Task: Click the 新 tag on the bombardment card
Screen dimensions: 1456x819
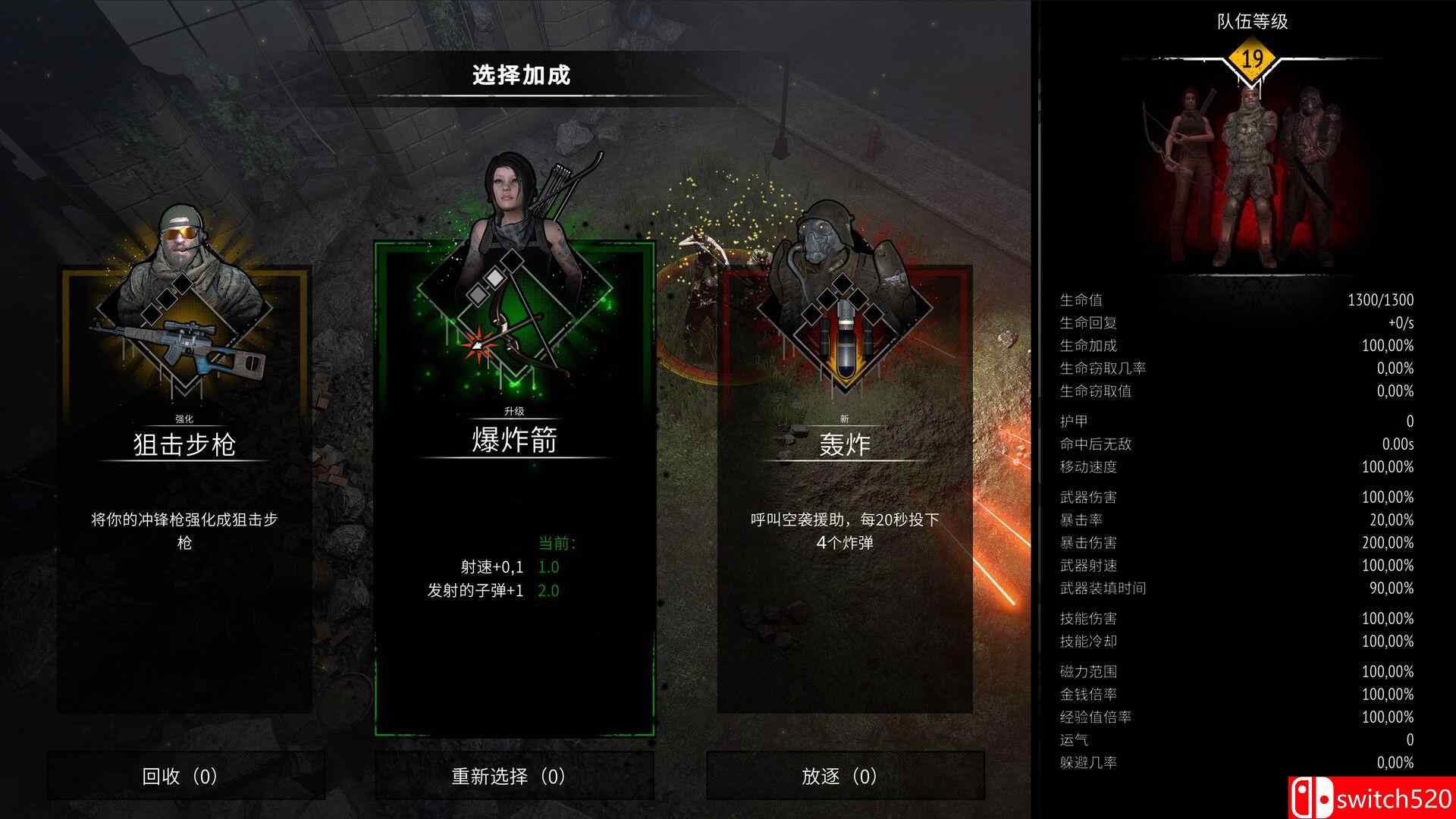Action: click(844, 417)
